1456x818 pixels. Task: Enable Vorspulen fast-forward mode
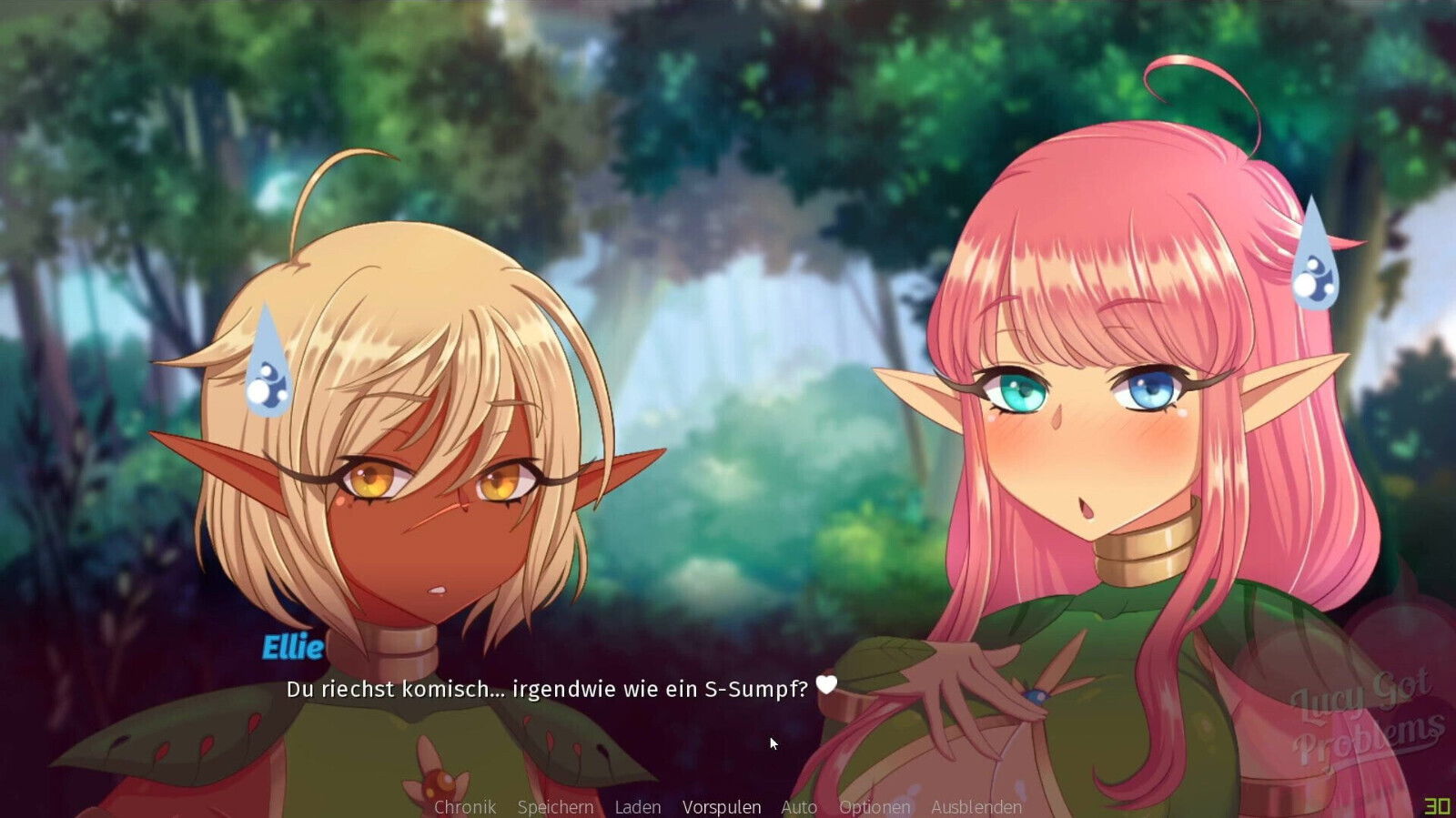coord(723,806)
